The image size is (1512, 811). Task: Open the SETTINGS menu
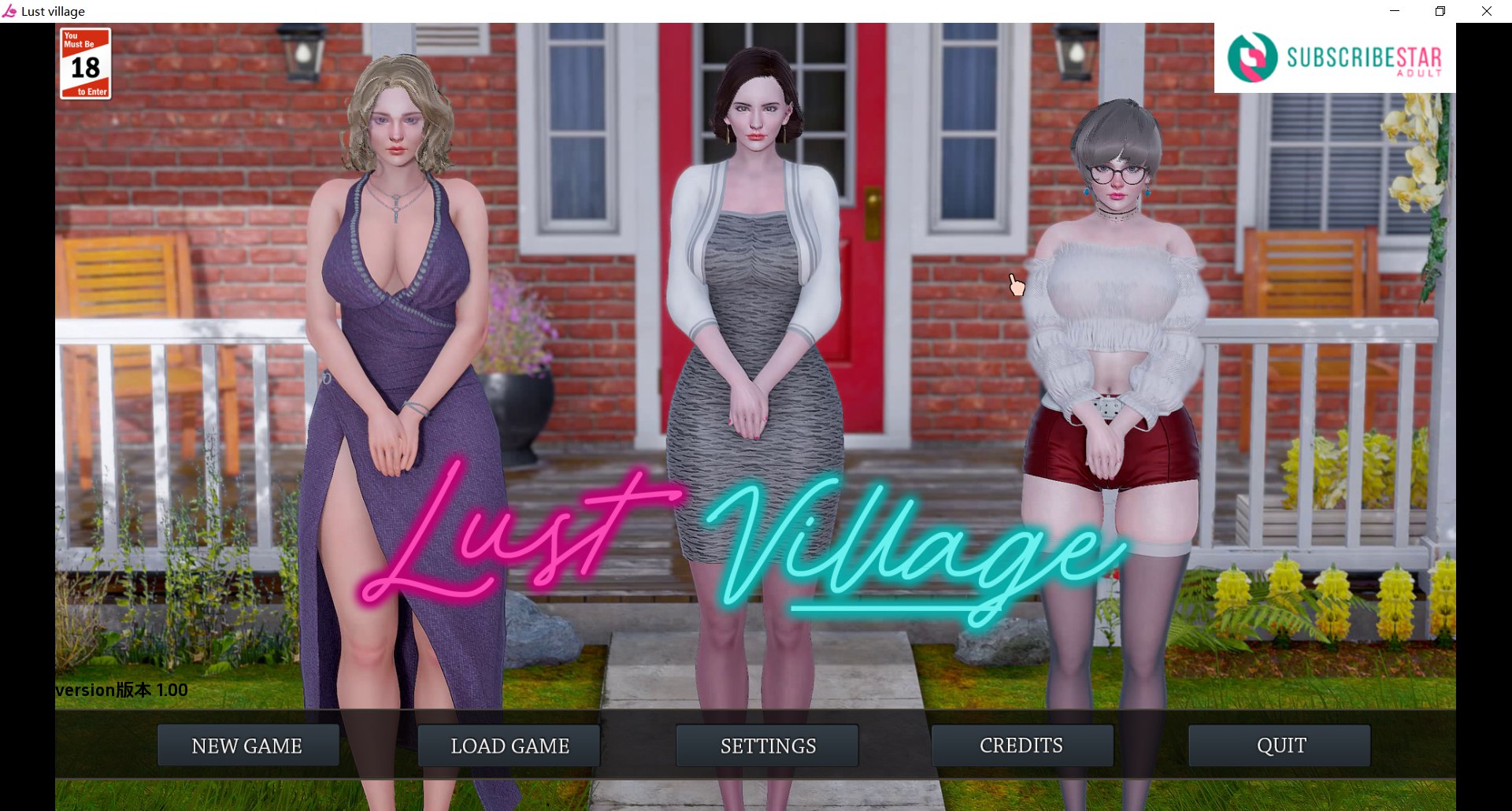pyautogui.click(x=766, y=745)
